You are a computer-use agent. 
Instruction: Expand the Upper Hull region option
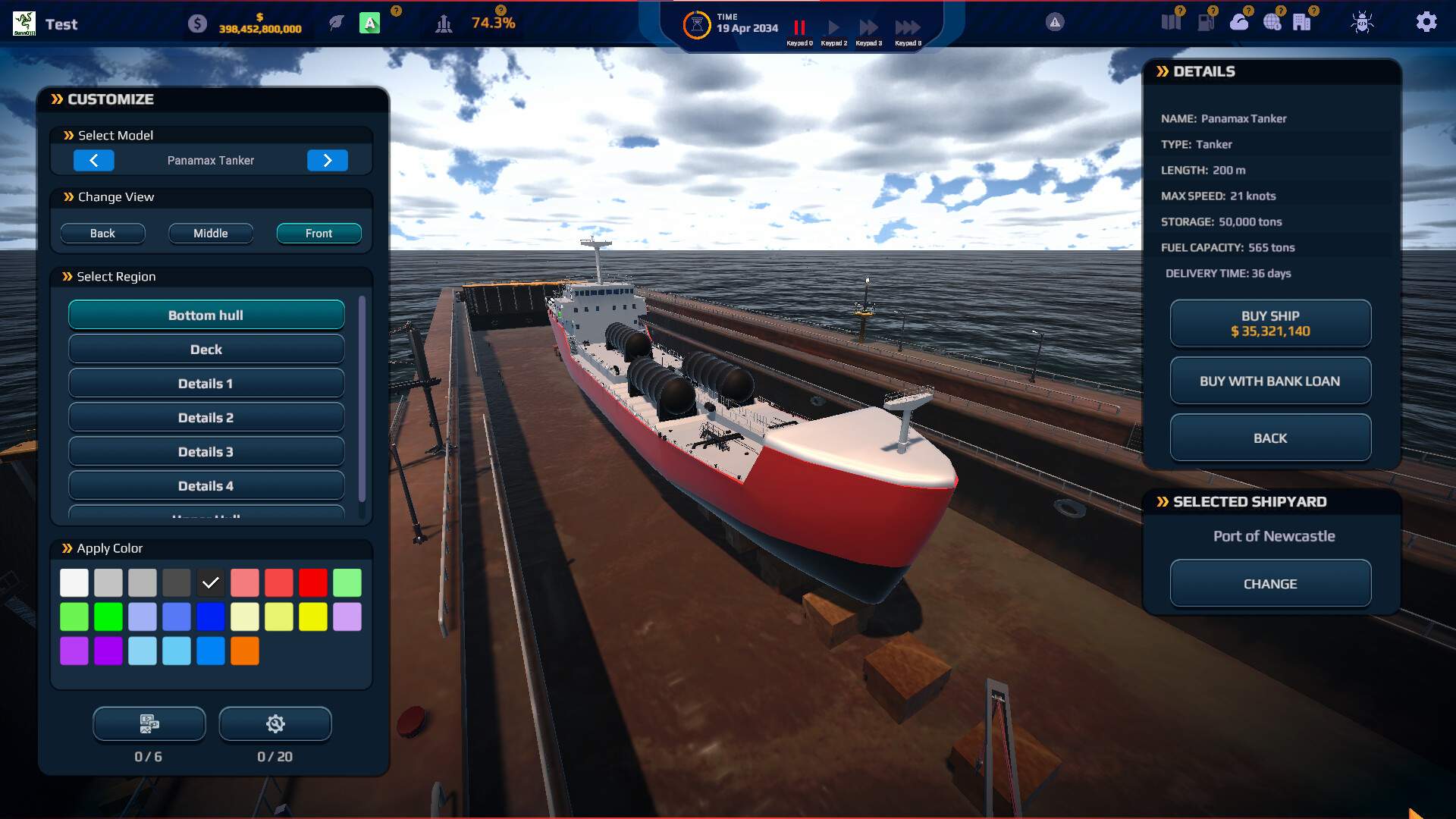click(x=206, y=516)
